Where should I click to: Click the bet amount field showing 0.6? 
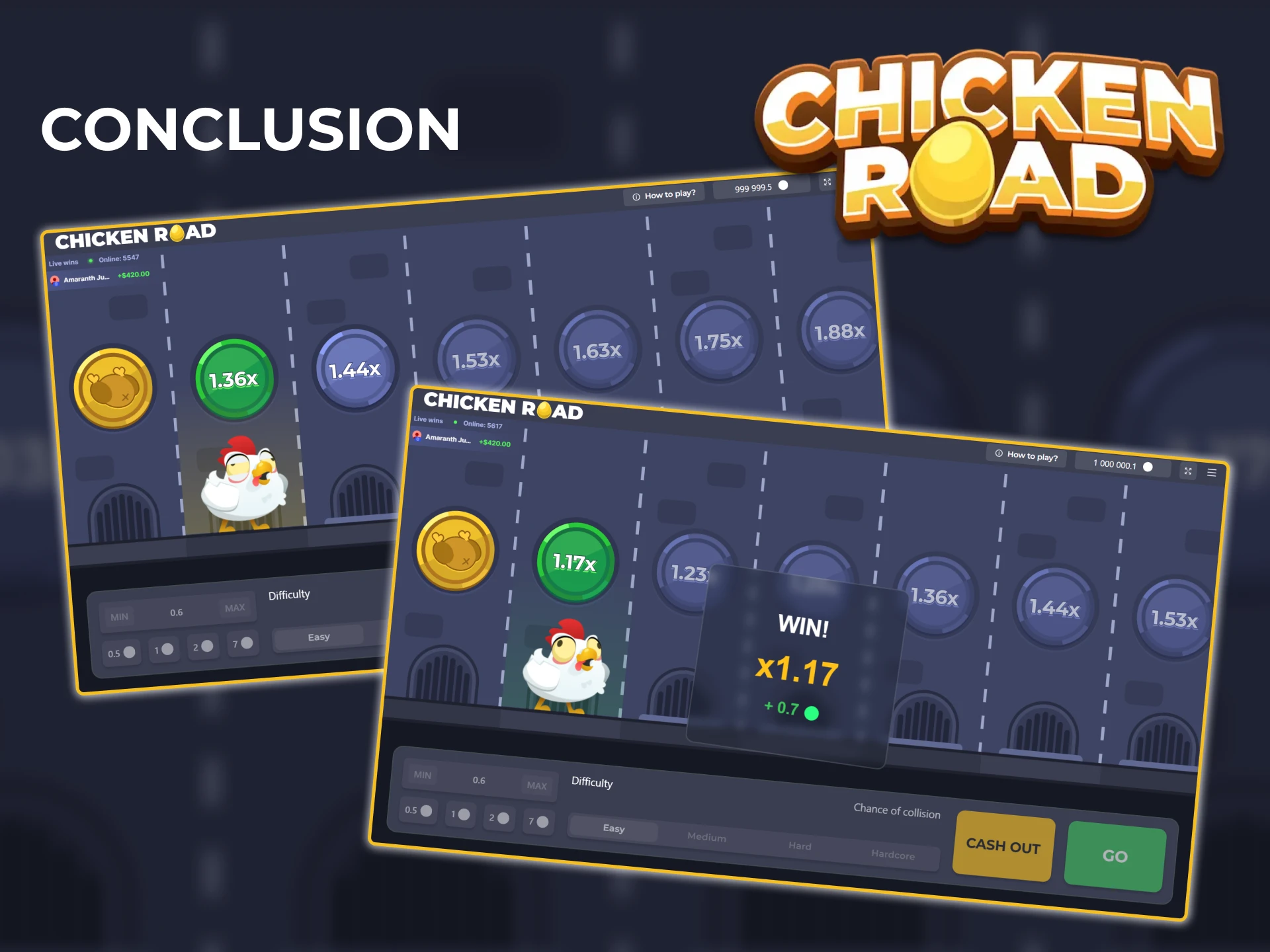pyautogui.click(x=480, y=780)
